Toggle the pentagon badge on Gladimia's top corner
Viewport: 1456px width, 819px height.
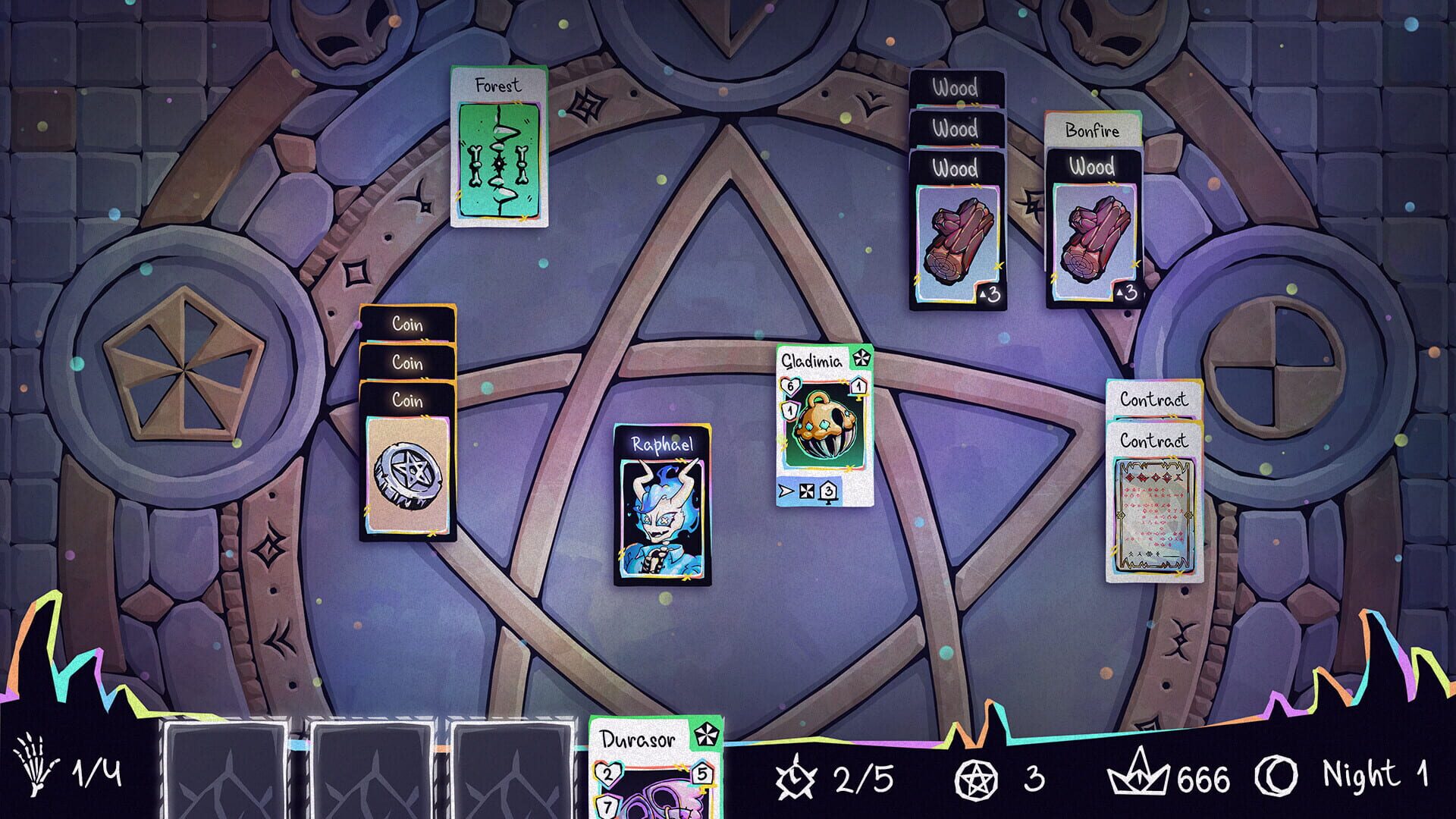861,359
